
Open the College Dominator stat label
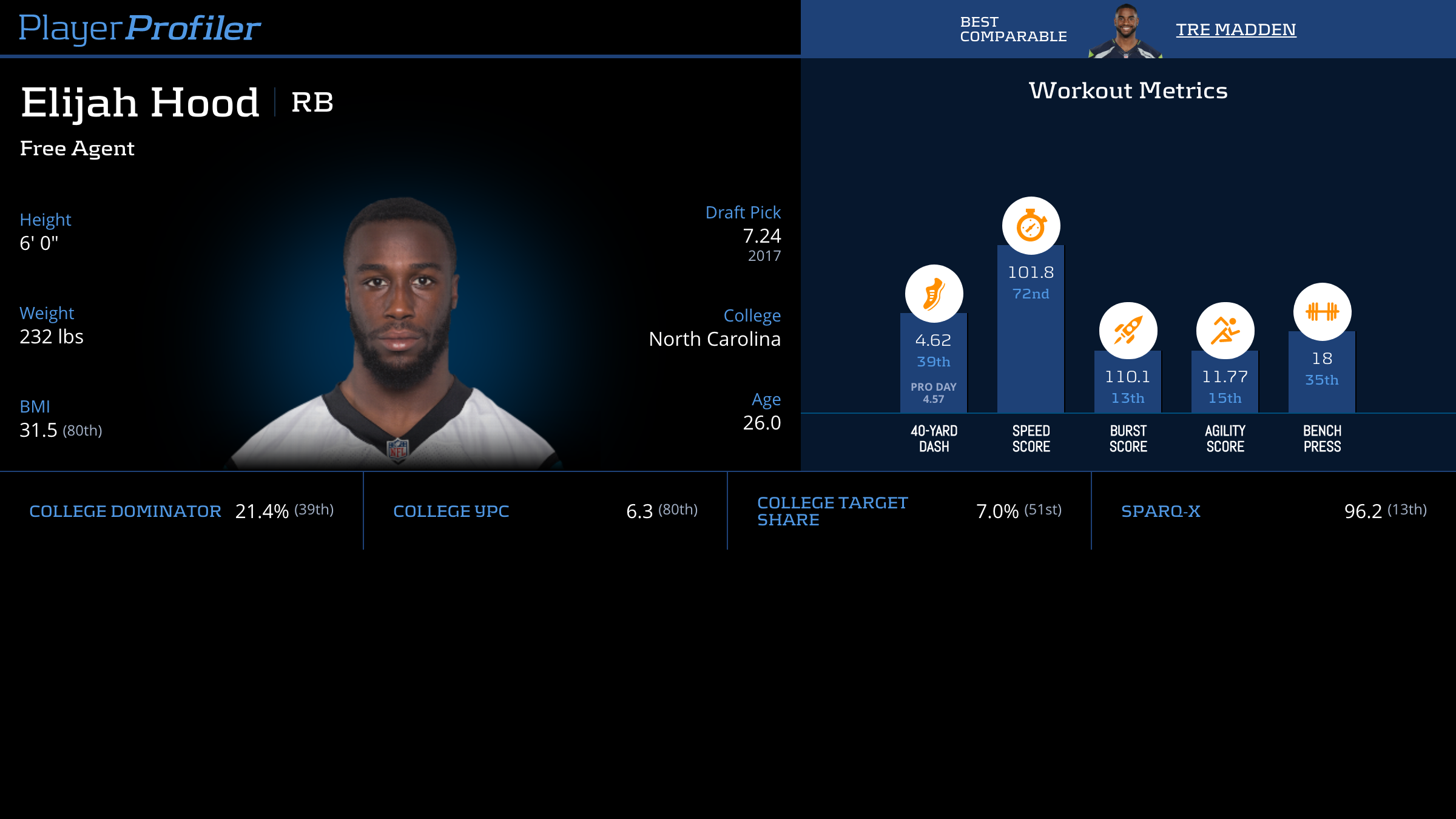(x=125, y=511)
